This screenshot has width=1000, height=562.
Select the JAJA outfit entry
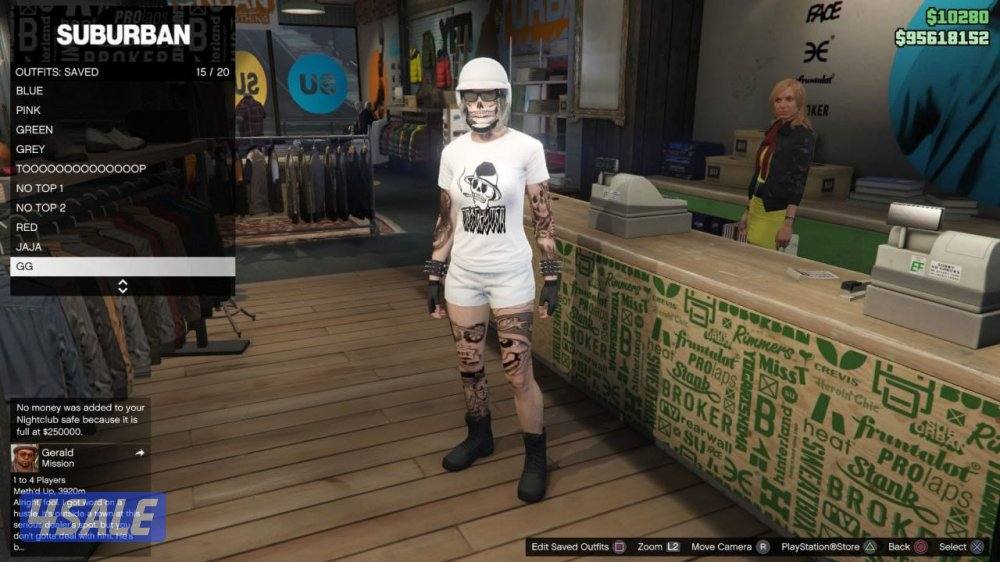point(122,247)
